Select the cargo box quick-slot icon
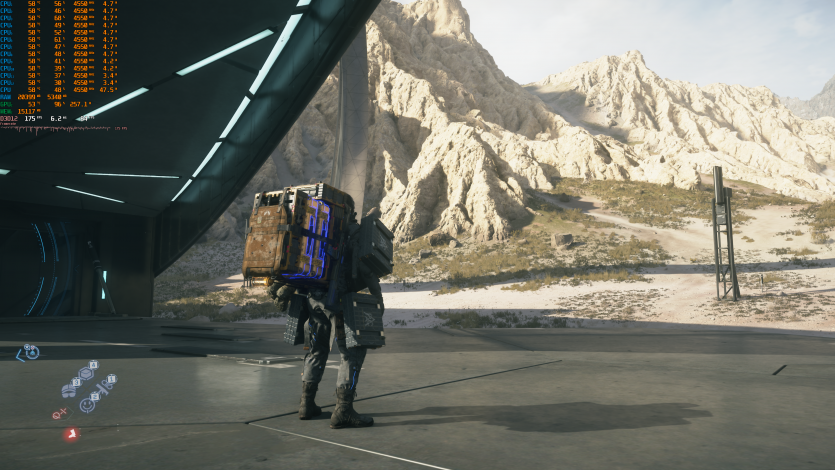Image resolution: width=835 pixels, height=470 pixels. point(85,373)
